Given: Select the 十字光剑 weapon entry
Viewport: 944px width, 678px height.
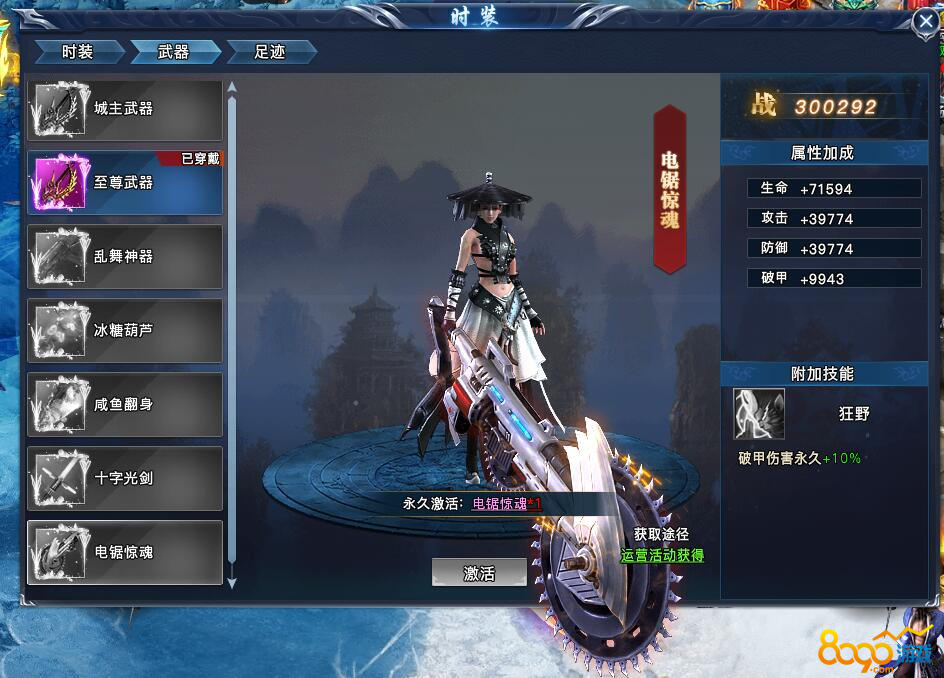Looking at the screenshot, I should (x=125, y=478).
